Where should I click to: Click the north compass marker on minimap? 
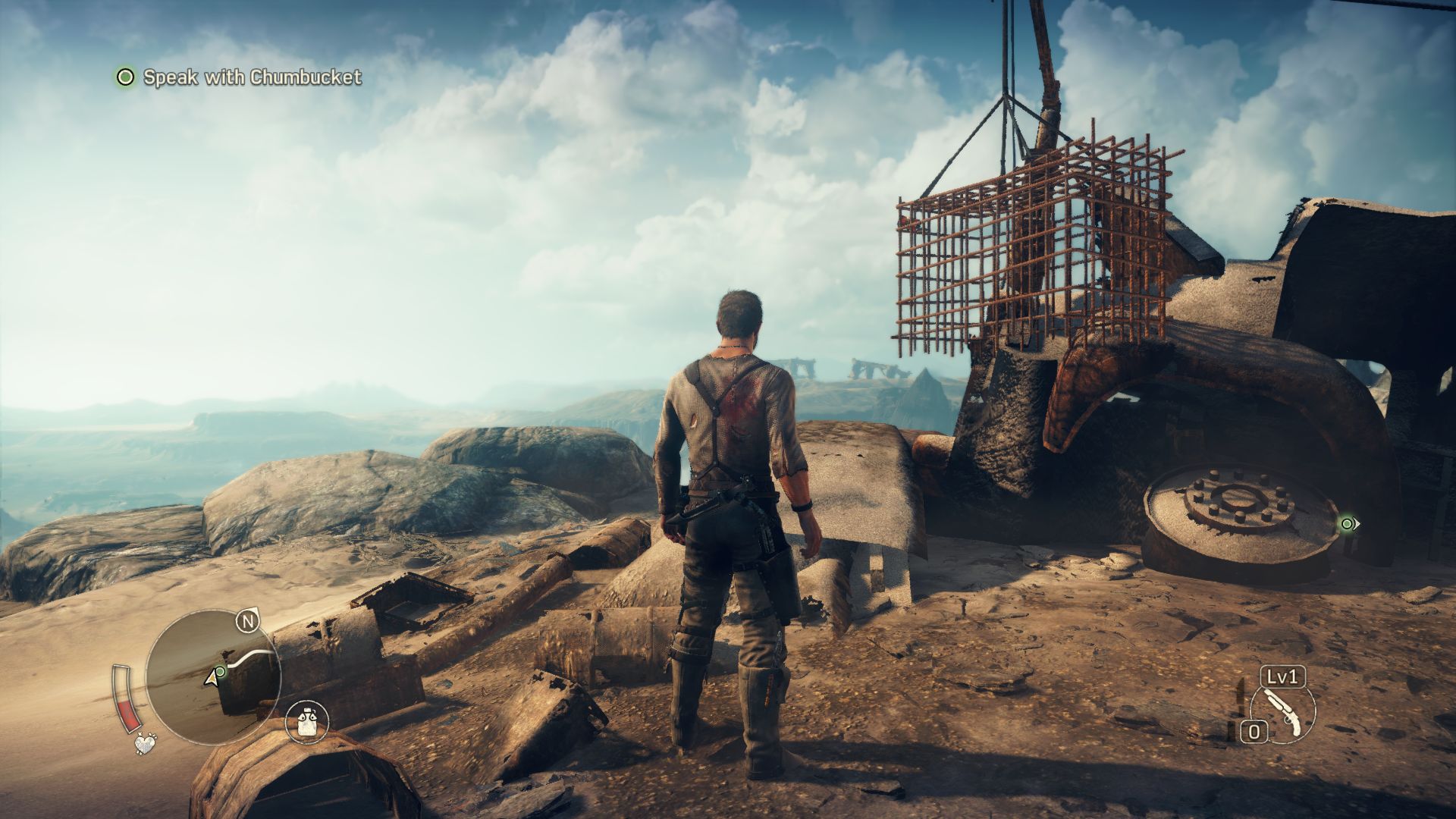point(247,622)
